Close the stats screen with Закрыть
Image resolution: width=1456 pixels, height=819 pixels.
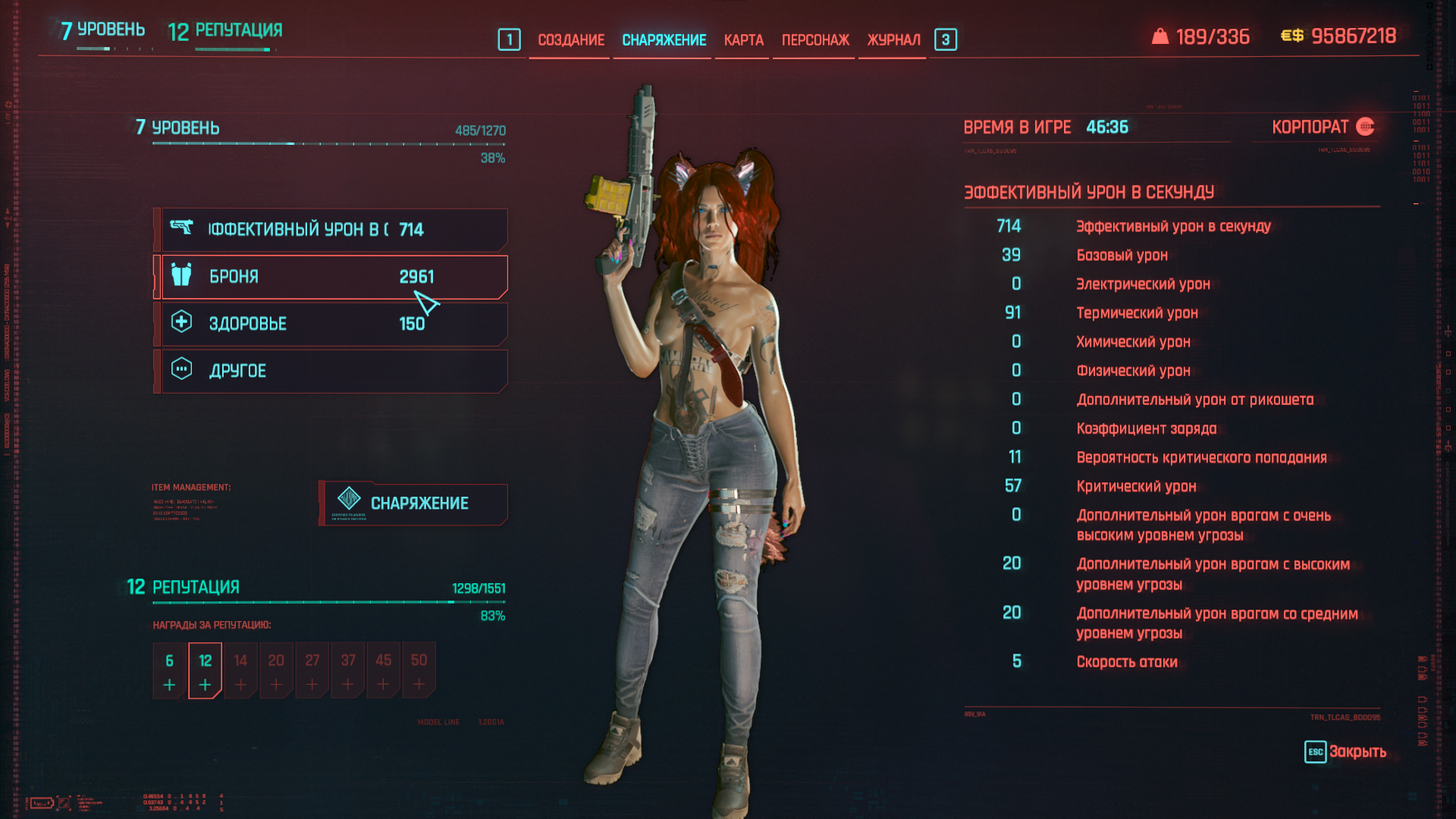1346,752
